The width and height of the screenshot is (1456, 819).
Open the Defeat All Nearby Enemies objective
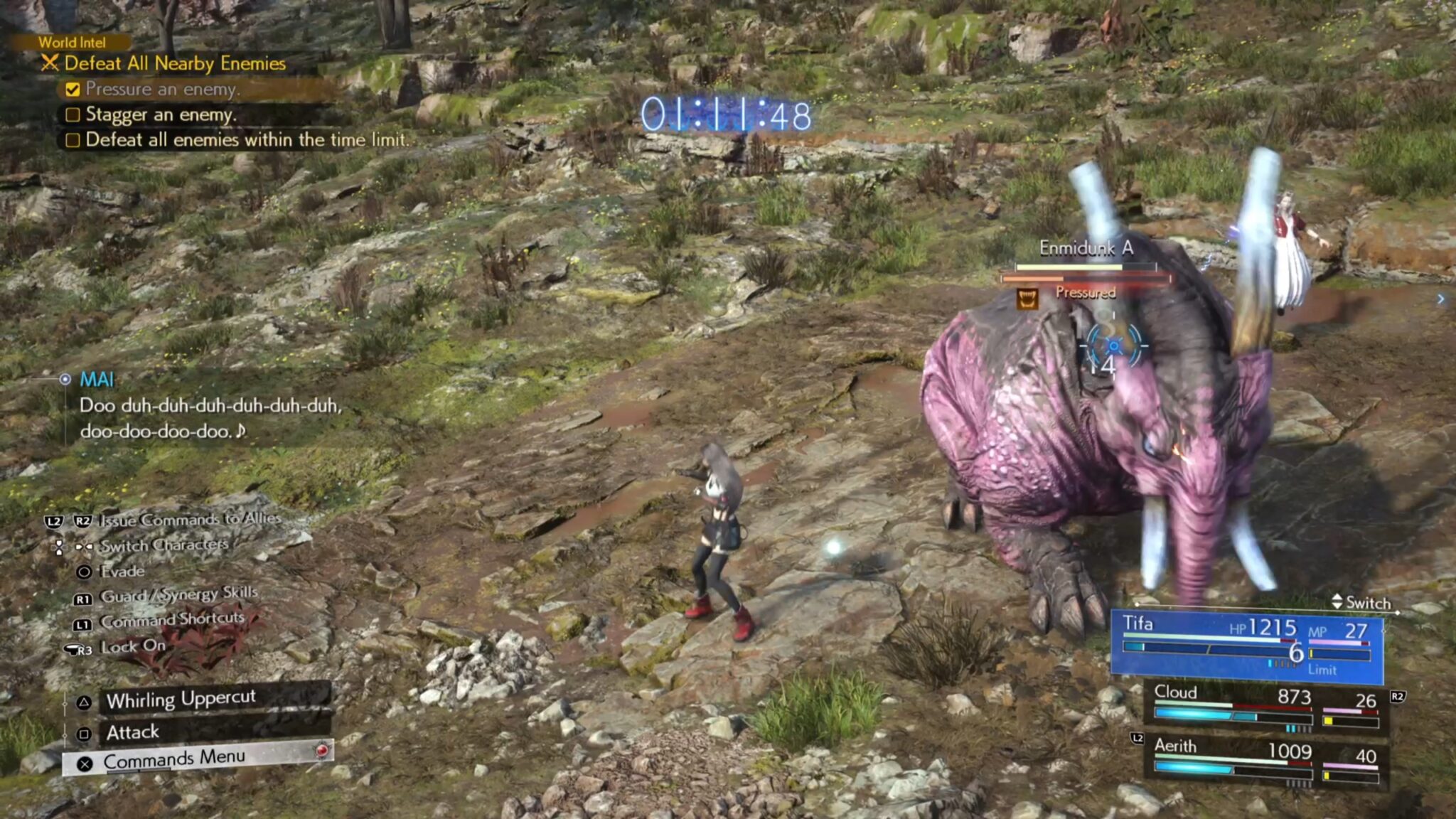coord(174,63)
